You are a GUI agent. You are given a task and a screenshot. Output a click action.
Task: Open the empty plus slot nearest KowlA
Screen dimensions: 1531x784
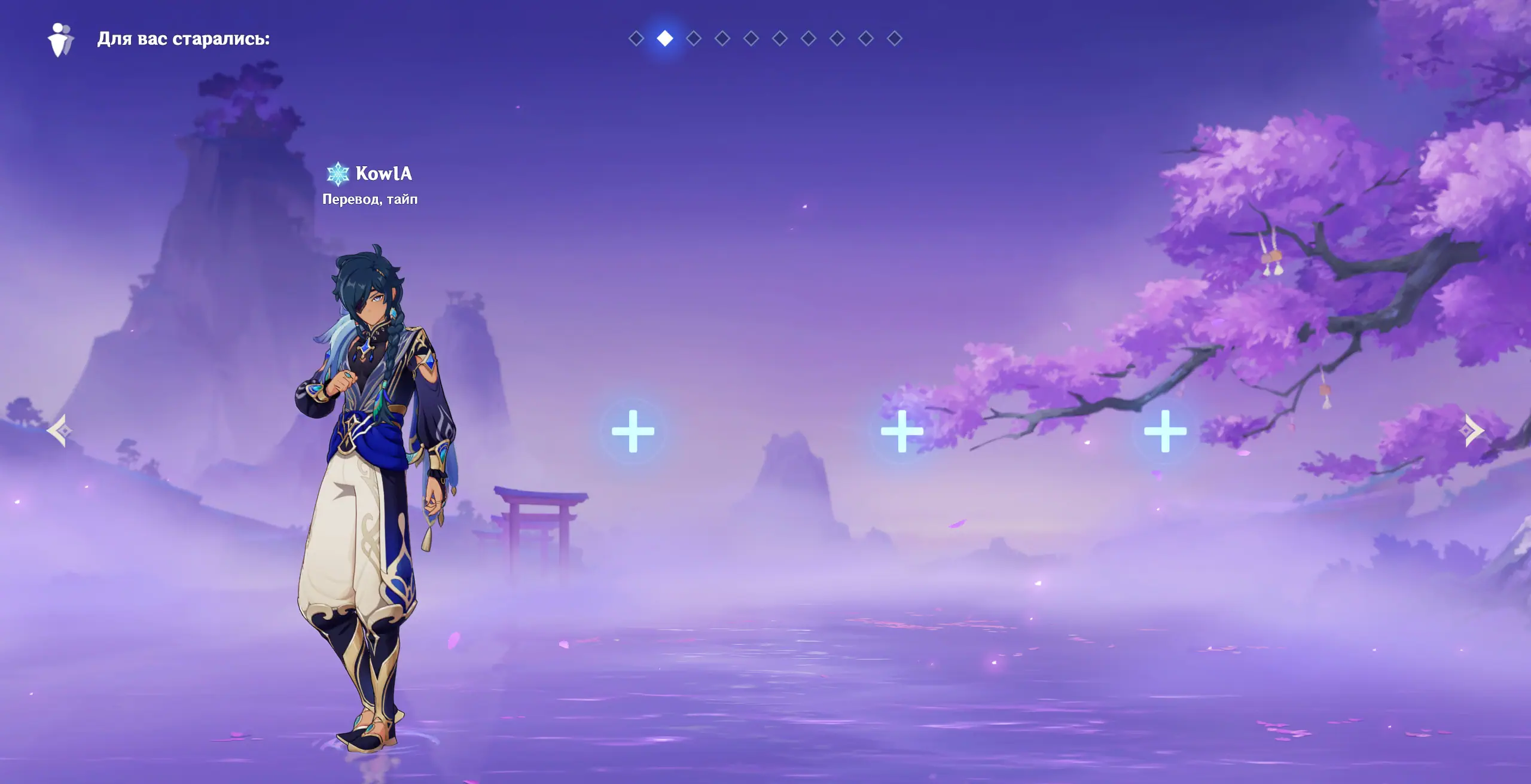633,431
